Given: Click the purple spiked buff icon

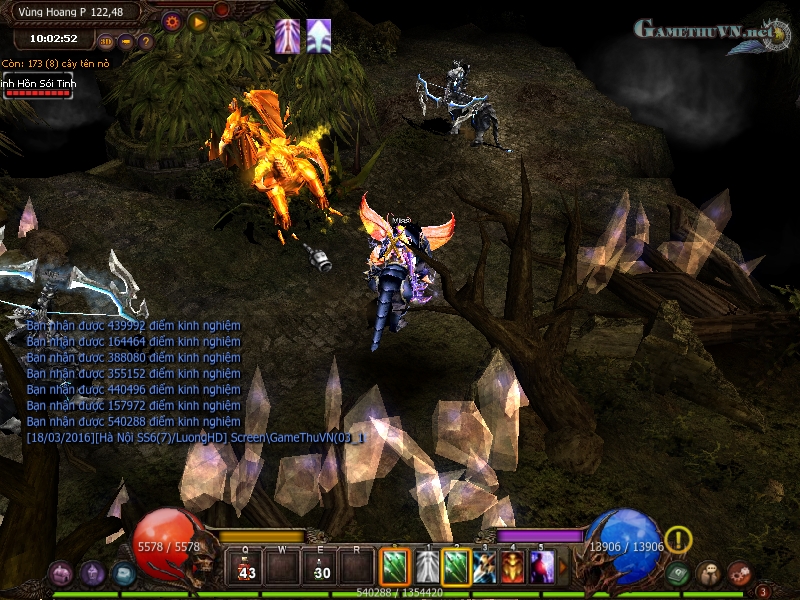Looking at the screenshot, I should pos(288,35).
